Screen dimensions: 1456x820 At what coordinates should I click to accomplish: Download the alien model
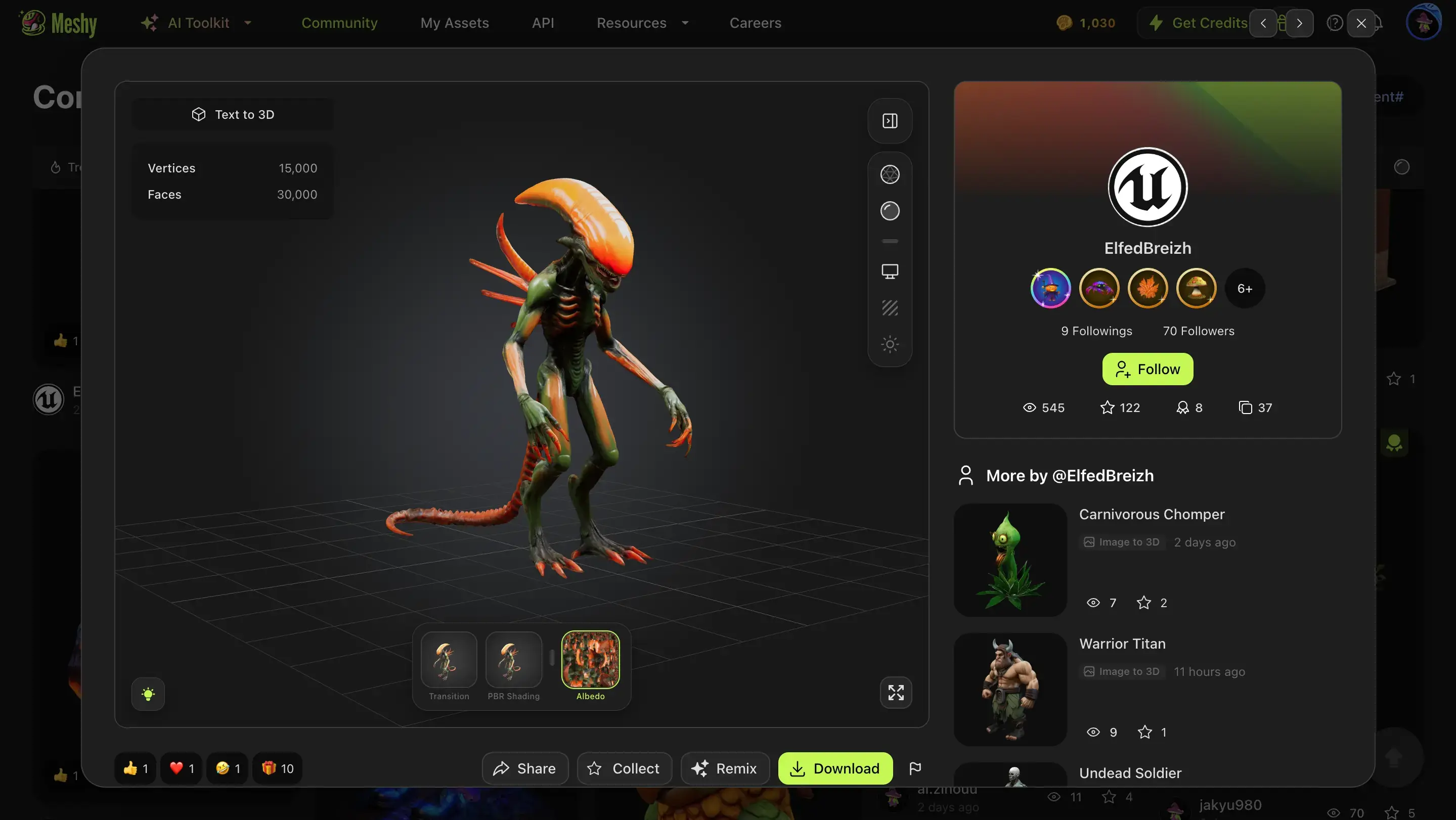tap(835, 768)
